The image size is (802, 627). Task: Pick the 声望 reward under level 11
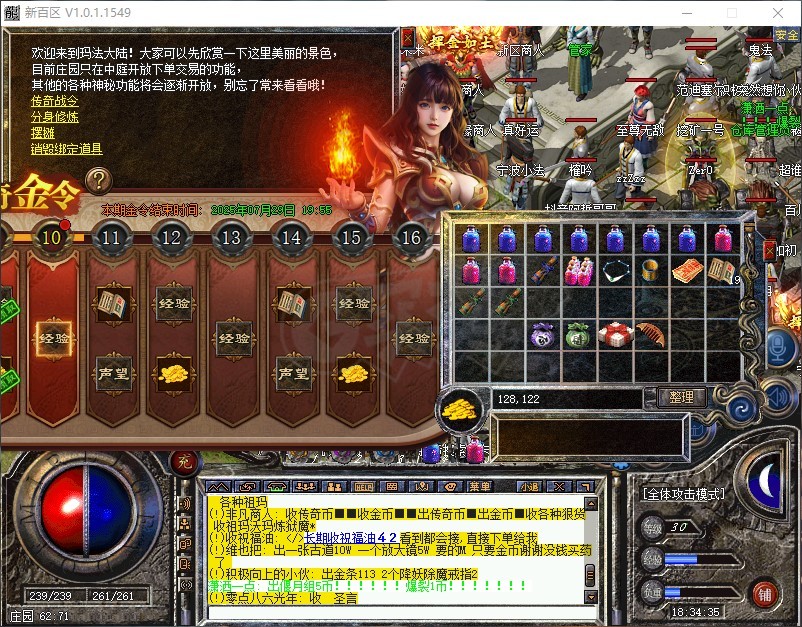(x=112, y=373)
